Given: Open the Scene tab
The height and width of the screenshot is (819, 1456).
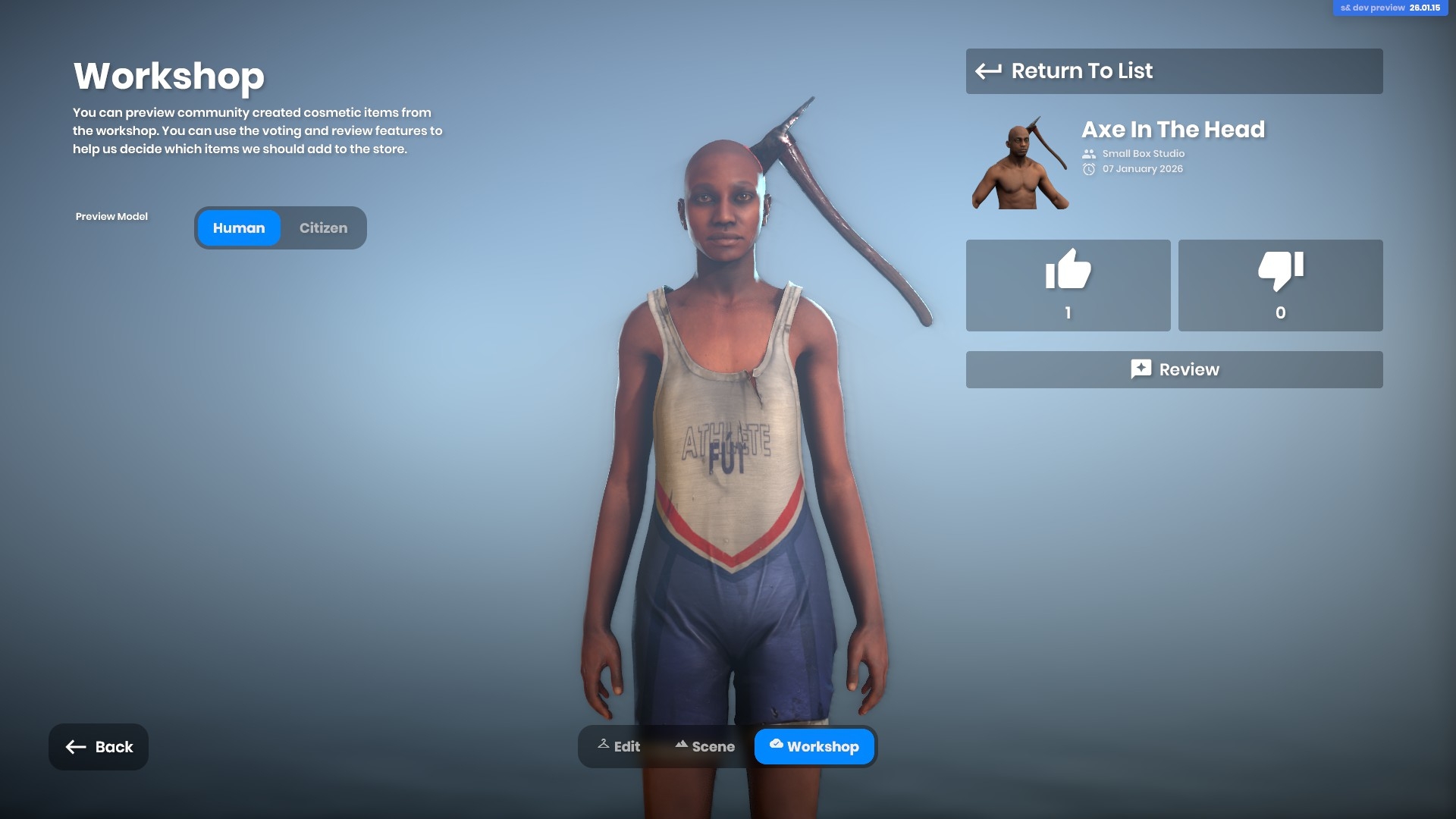Looking at the screenshot, I should [x=704, y=747].
